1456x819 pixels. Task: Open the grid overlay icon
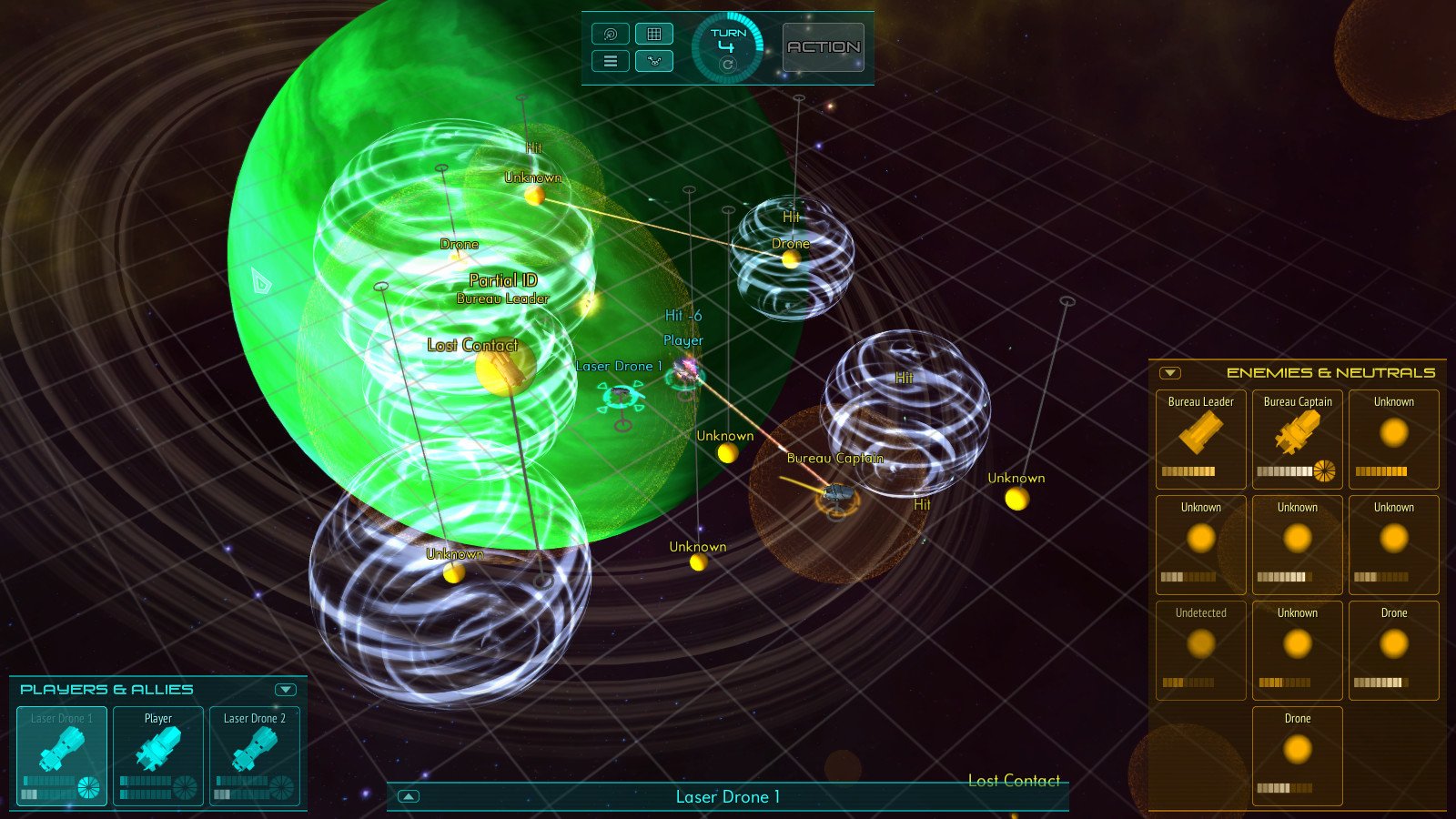click(654, 35)
